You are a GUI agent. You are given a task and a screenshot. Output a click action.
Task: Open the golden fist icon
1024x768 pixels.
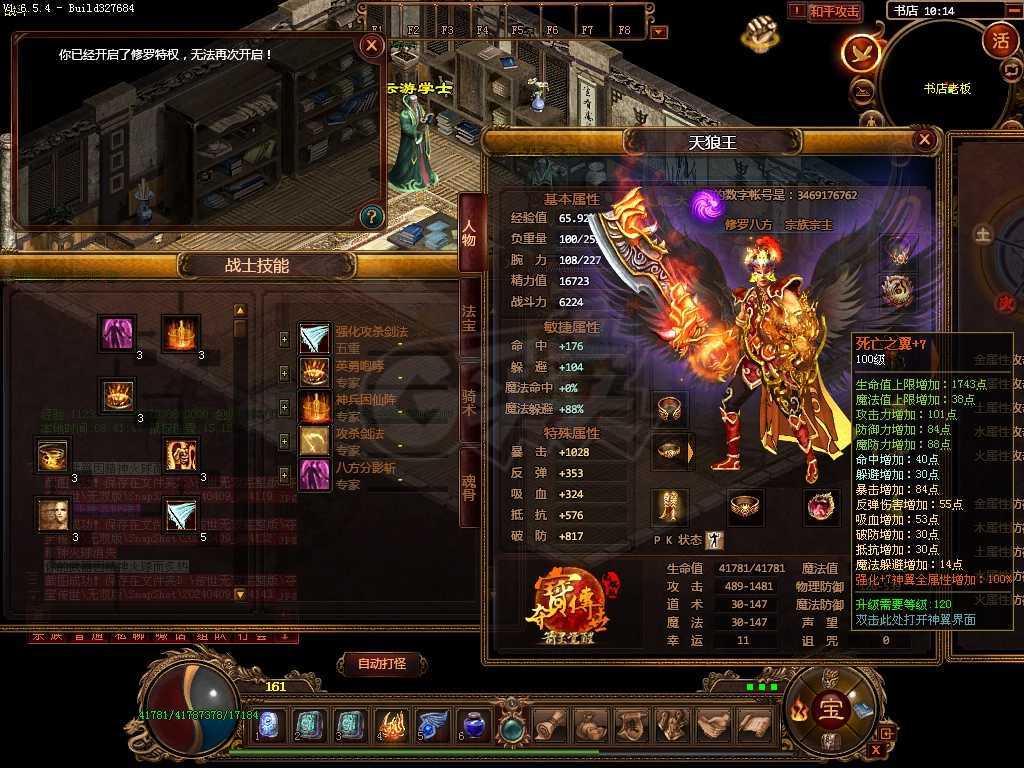(x=760, y=33)
